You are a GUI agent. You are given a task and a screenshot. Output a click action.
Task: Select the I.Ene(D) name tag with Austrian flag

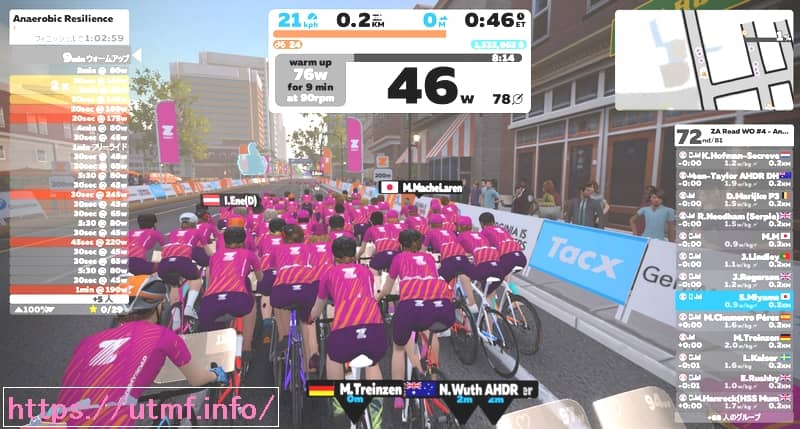point(231,200)
